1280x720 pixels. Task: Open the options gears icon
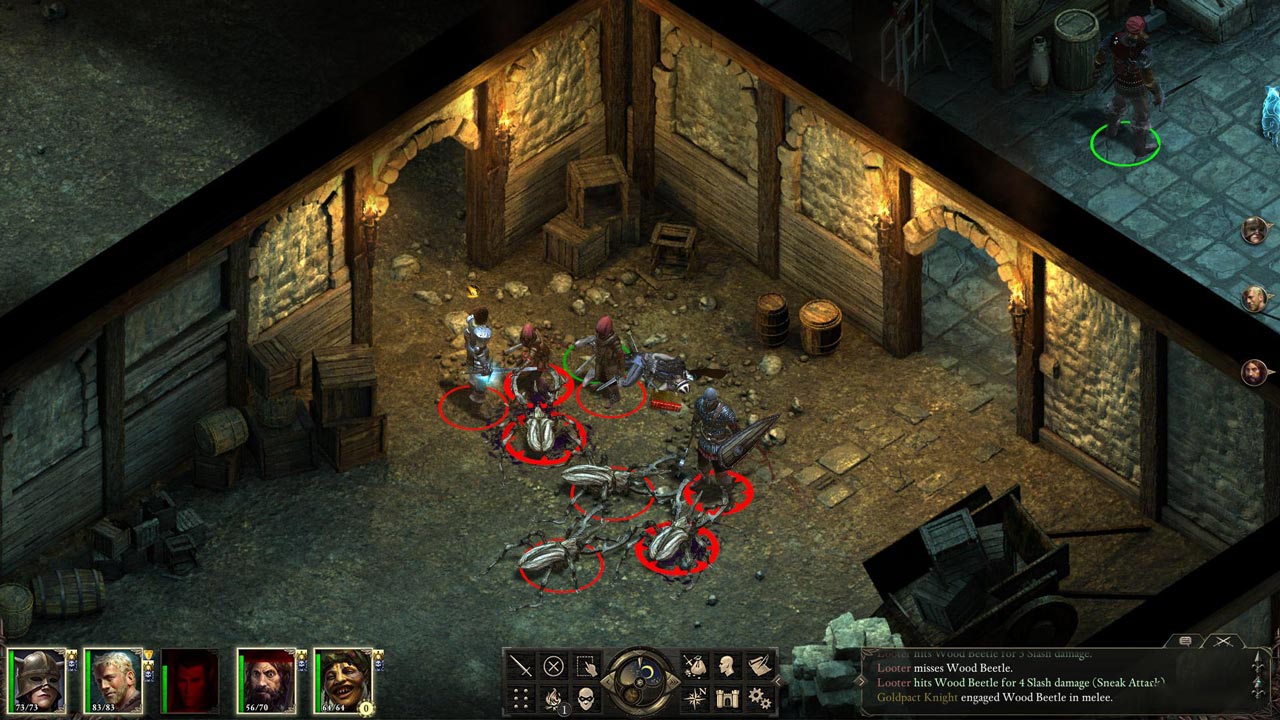(x=760, y=697)
